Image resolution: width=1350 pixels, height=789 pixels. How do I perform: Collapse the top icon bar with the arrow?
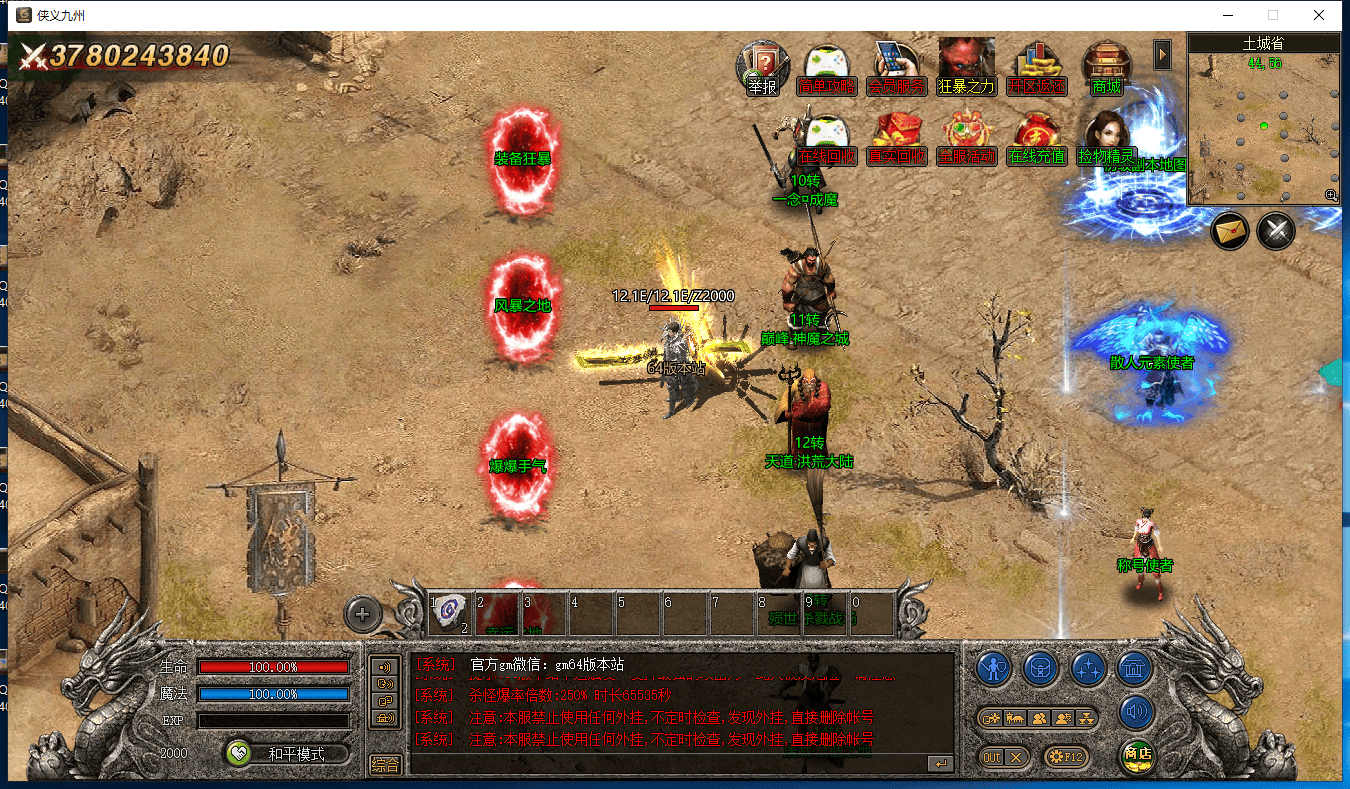1162,54
